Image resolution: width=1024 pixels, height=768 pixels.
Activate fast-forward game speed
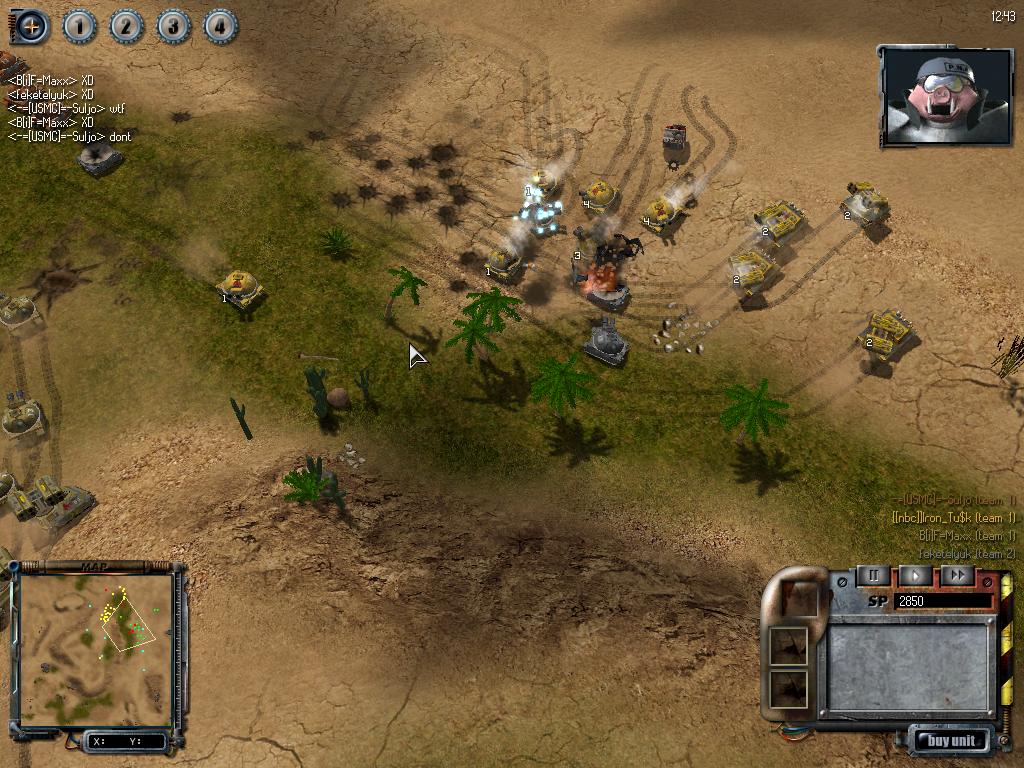click(957, 575)
